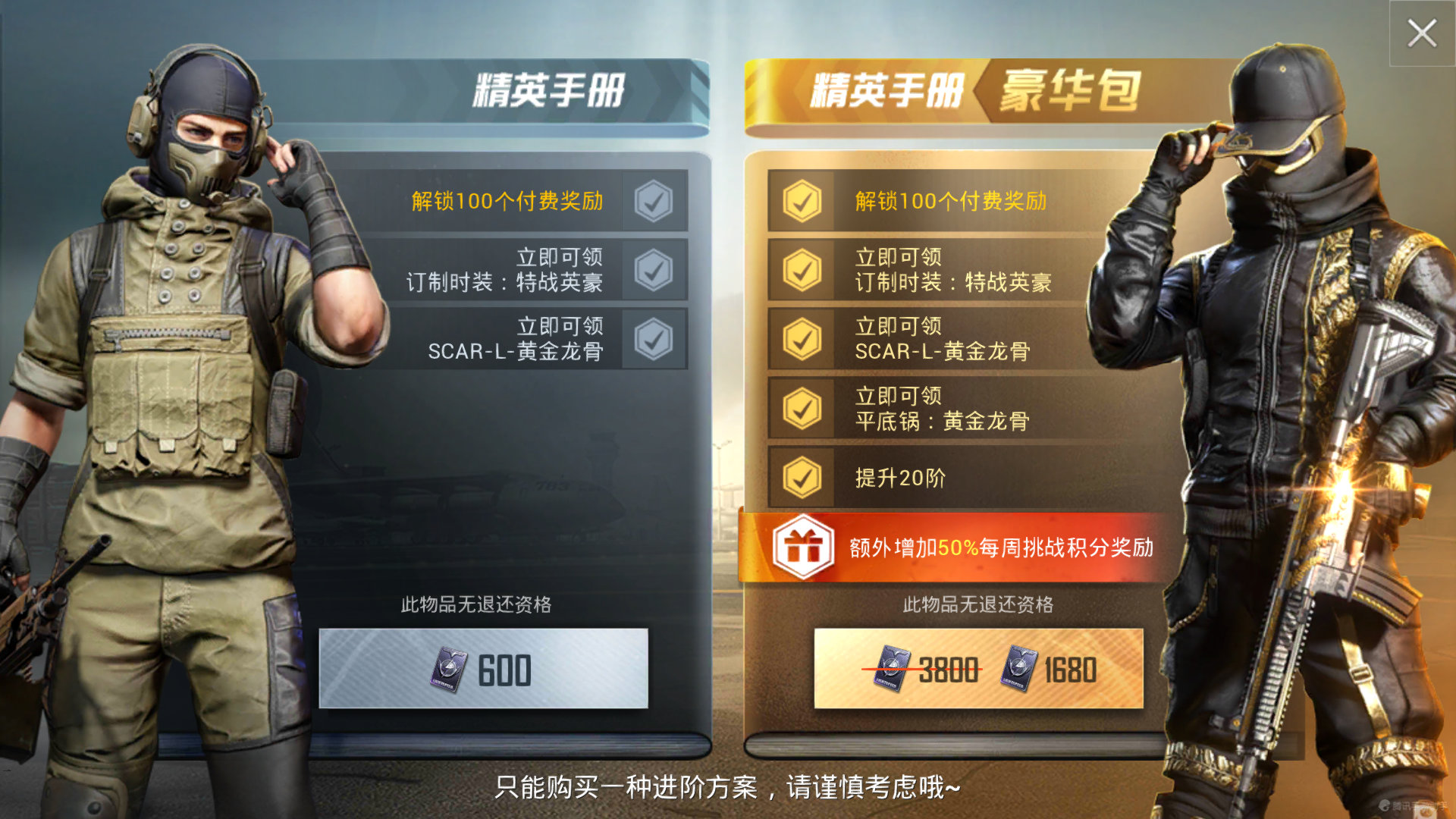Viewport: 1456px width, 819px height.
Task: Toggle the gold checkmark for 订制时装：特战英豪
Action: click(x=800, y=271)
